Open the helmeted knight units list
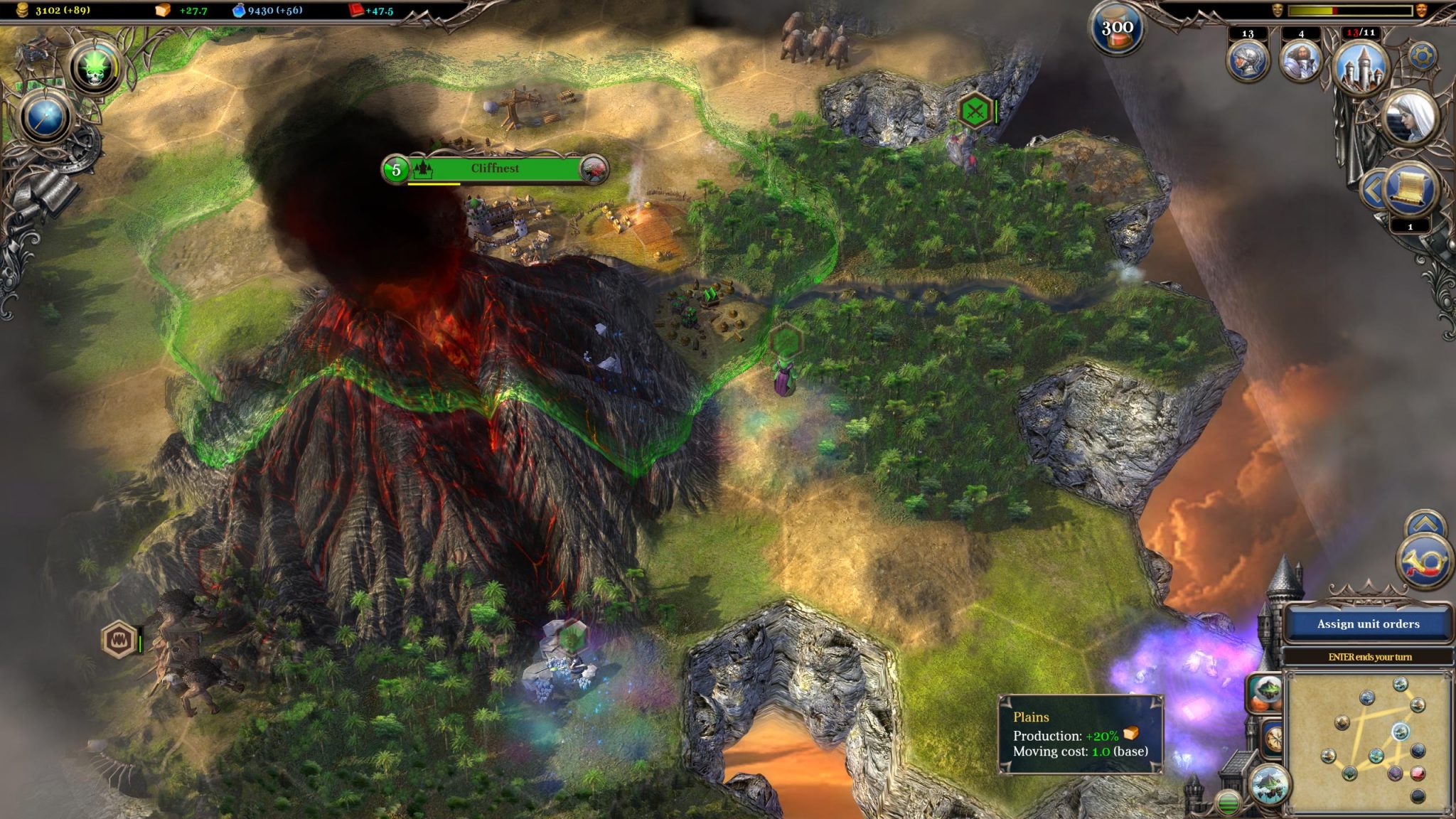This screenshot has height=819, width=1456. coord(1248,60)
